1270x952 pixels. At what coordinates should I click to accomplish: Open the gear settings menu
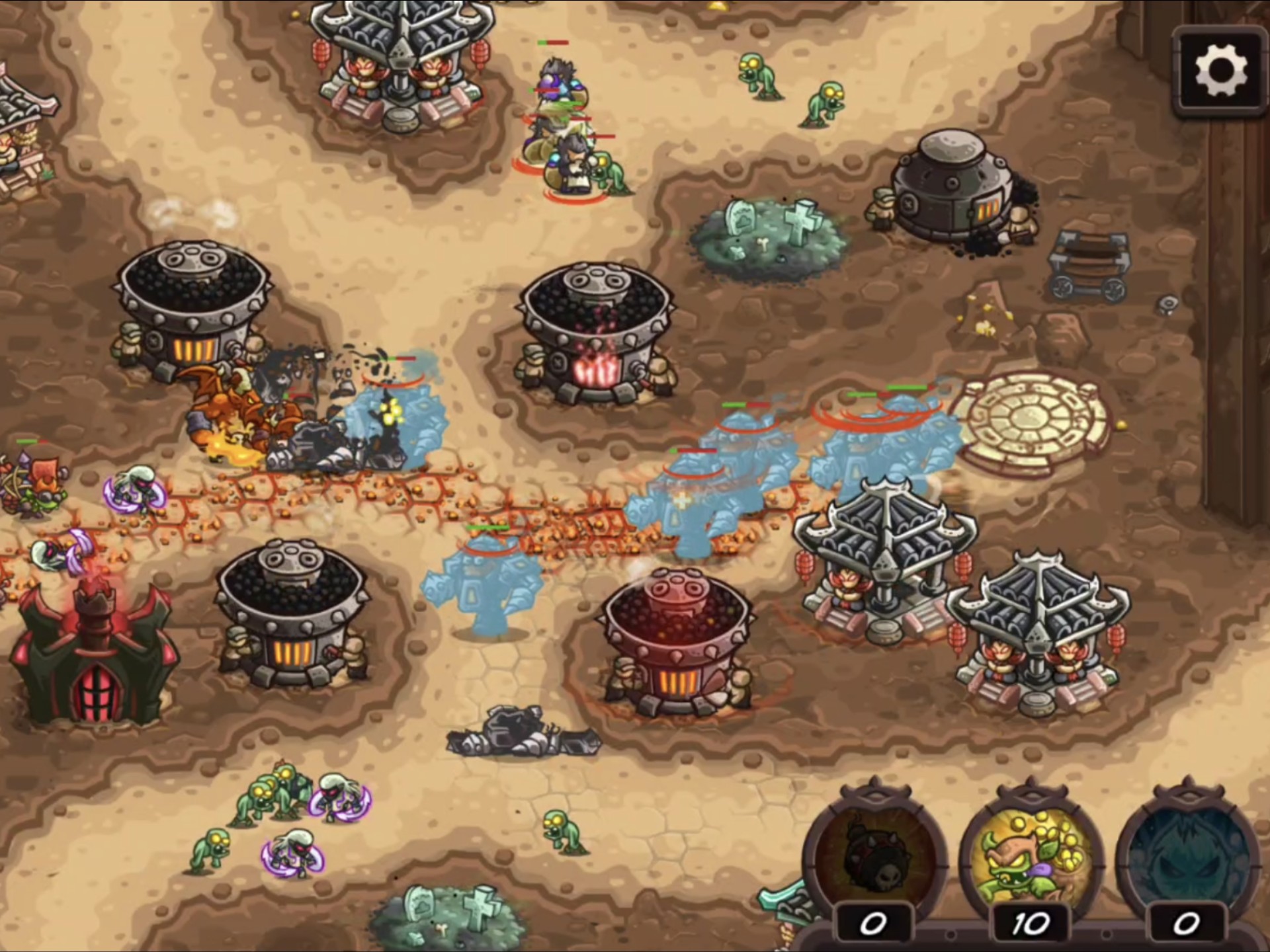[x=1221, y=71]
